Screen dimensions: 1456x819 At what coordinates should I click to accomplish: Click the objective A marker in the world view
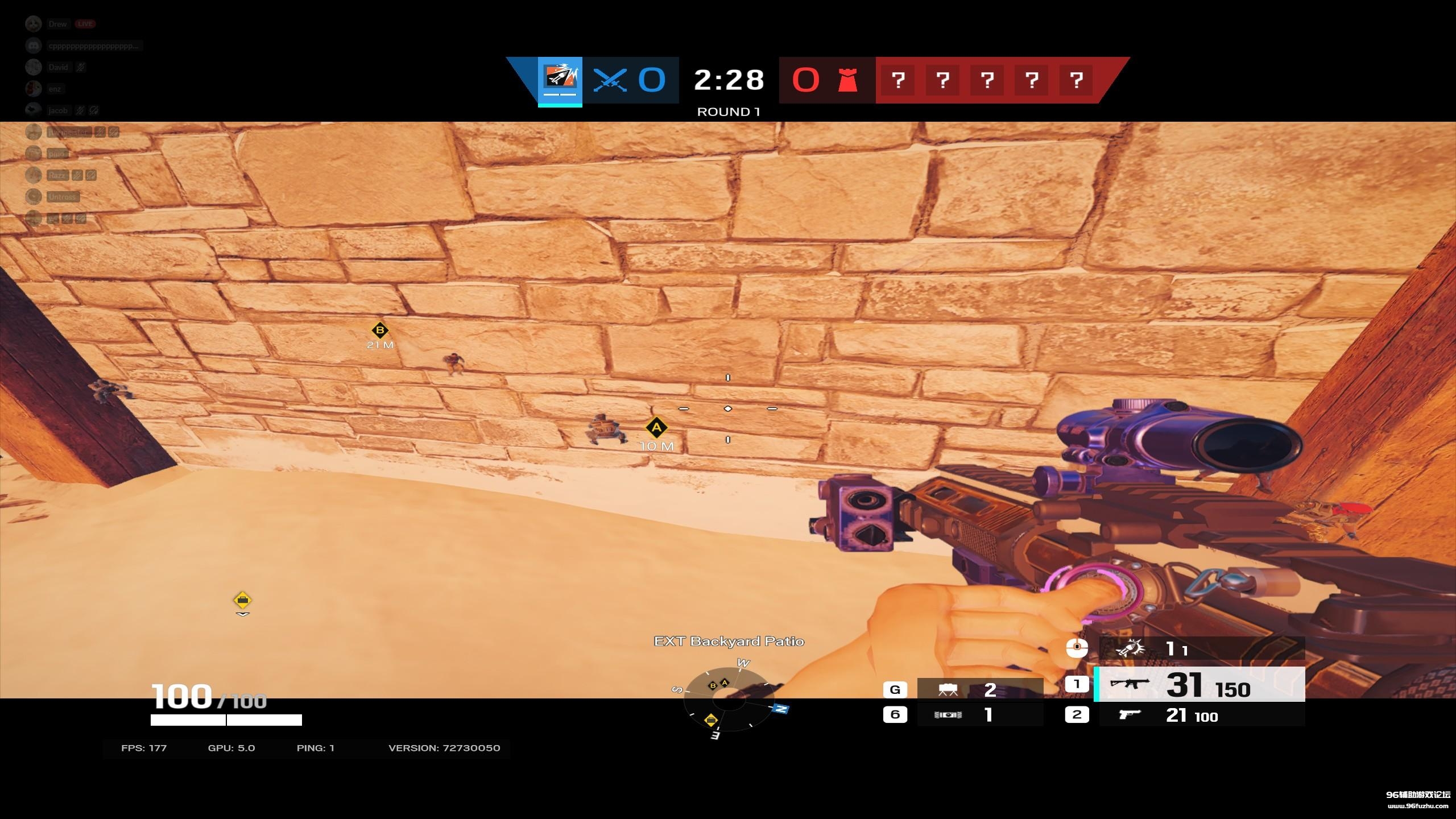tap(656, 428)
